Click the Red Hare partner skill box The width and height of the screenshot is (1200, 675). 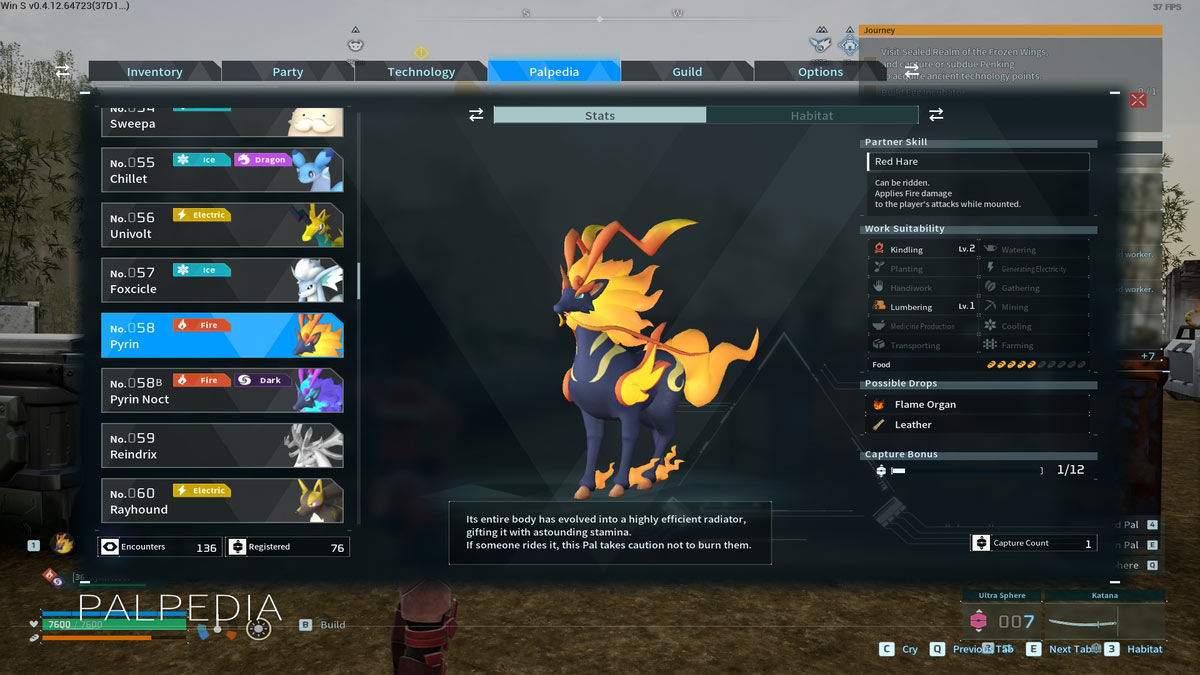click(977, 162)
